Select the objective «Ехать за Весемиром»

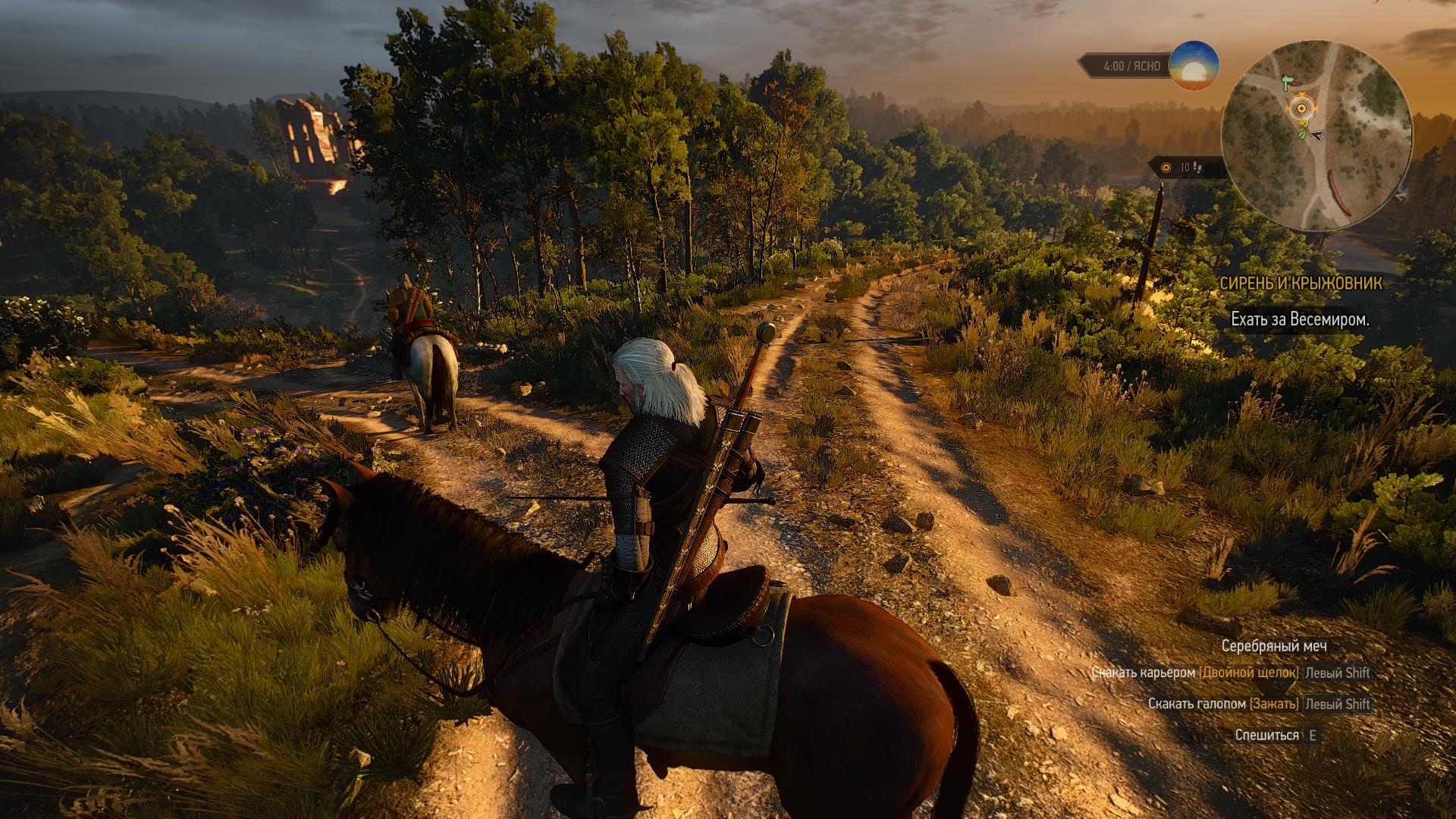[1300, 320]
